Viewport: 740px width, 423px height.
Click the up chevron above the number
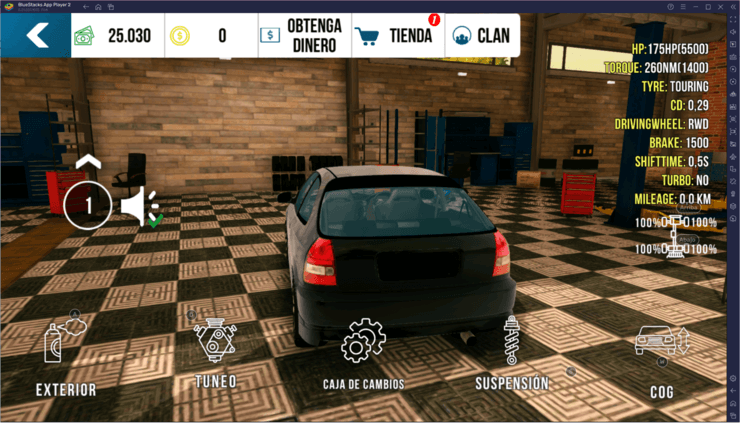[x=88, y=161]
